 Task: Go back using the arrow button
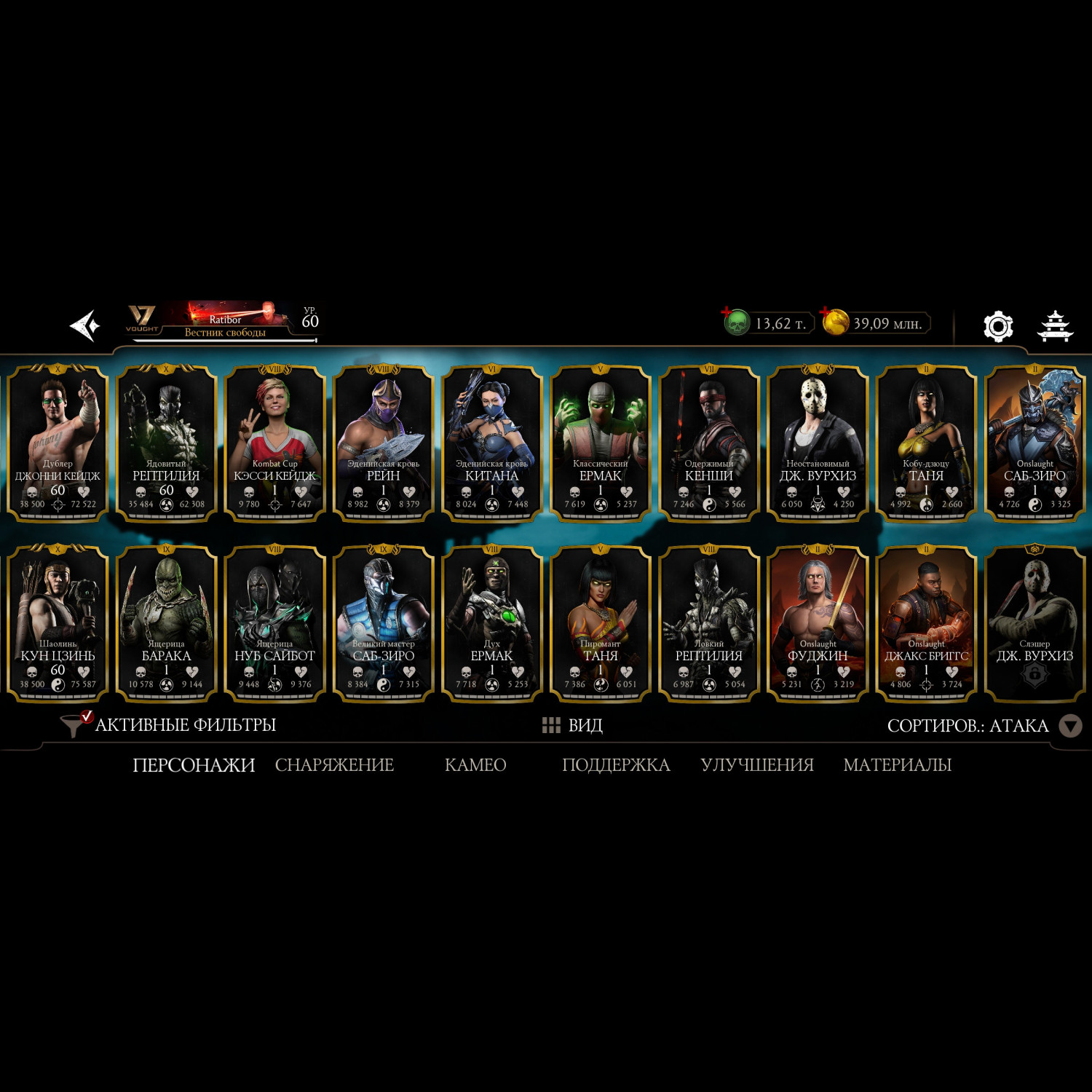coord(84,325)
